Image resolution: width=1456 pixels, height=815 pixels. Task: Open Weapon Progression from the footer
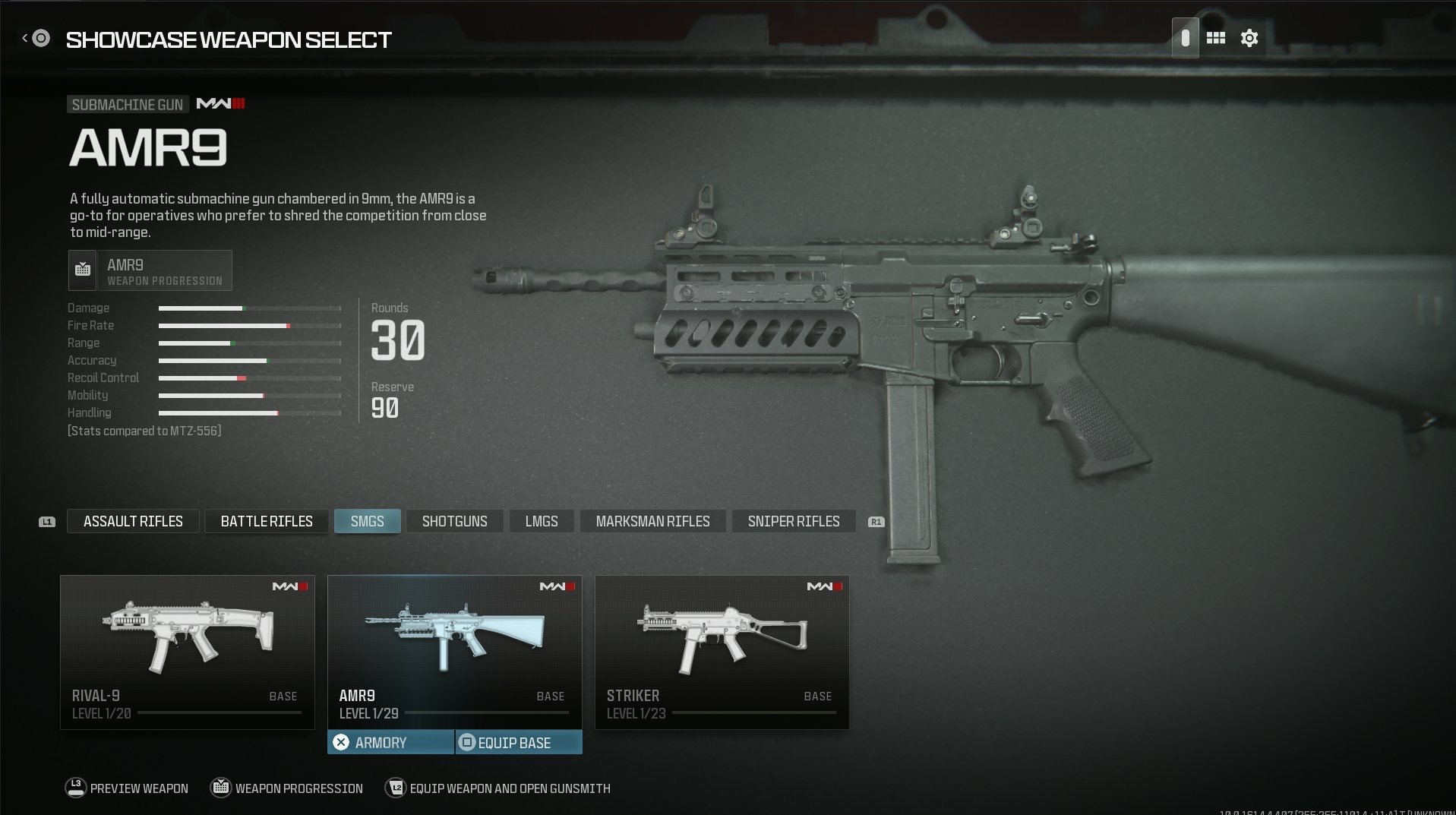287,788
